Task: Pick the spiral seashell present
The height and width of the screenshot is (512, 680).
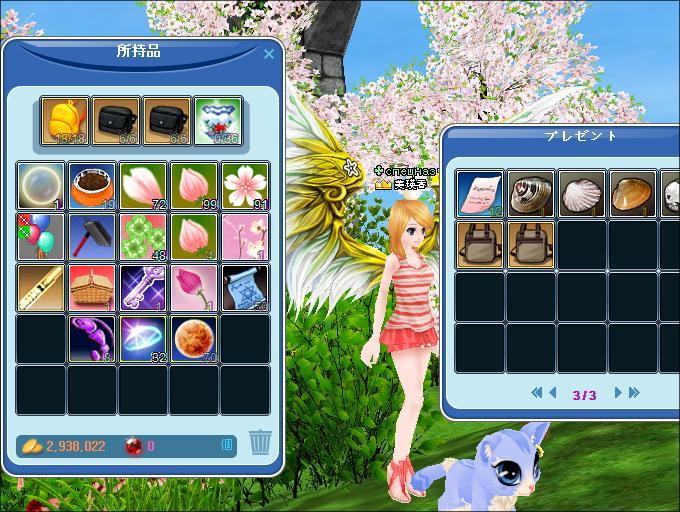Action: point(531,194)
